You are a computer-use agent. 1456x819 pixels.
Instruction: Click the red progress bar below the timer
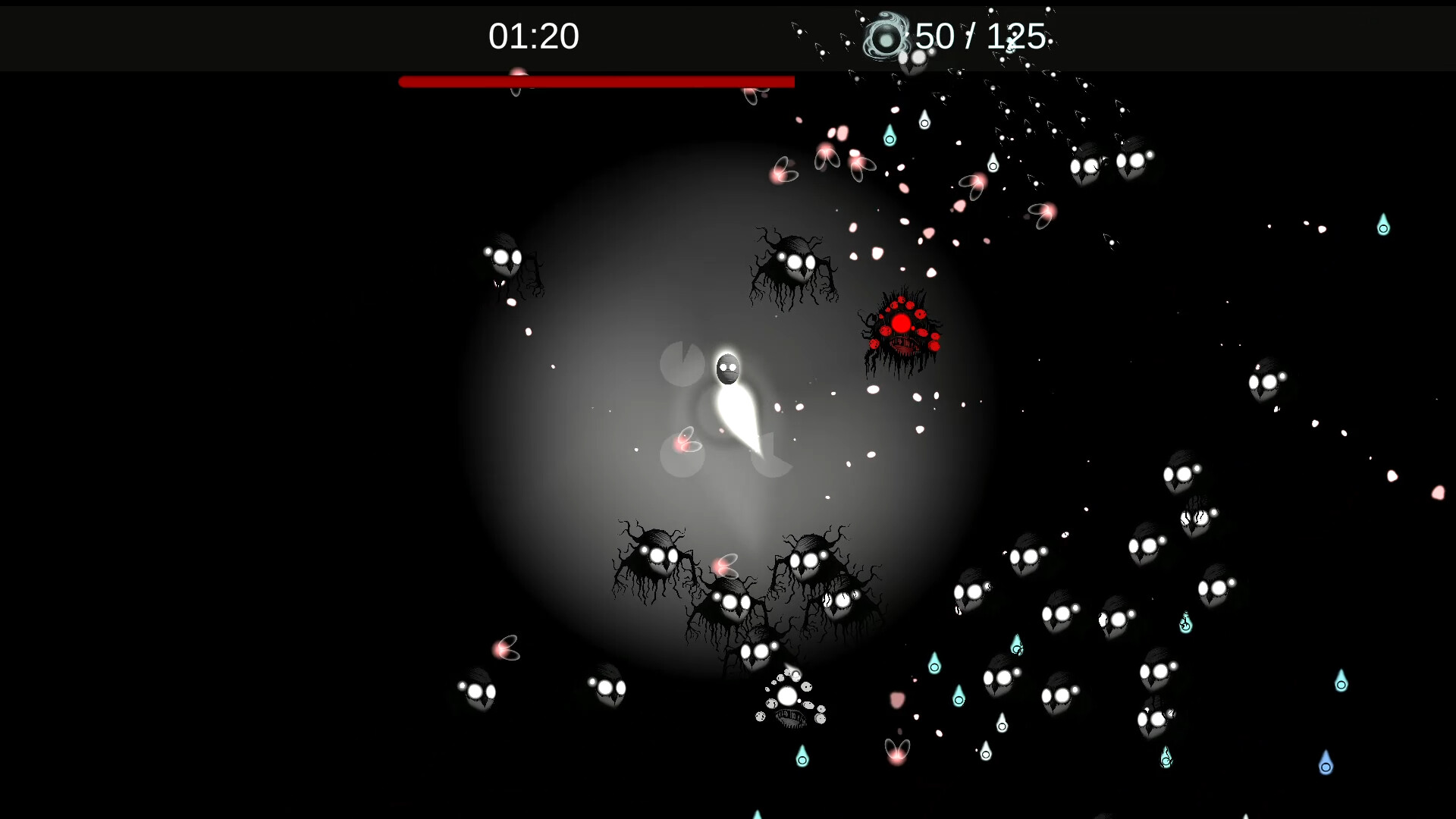[596, 81]
